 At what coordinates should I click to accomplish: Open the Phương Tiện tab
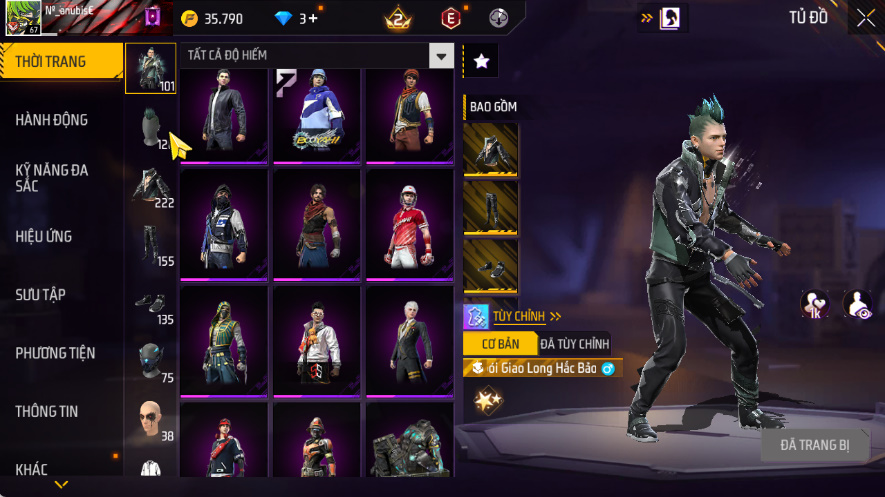pyautogui.click(x=55, y=353)
